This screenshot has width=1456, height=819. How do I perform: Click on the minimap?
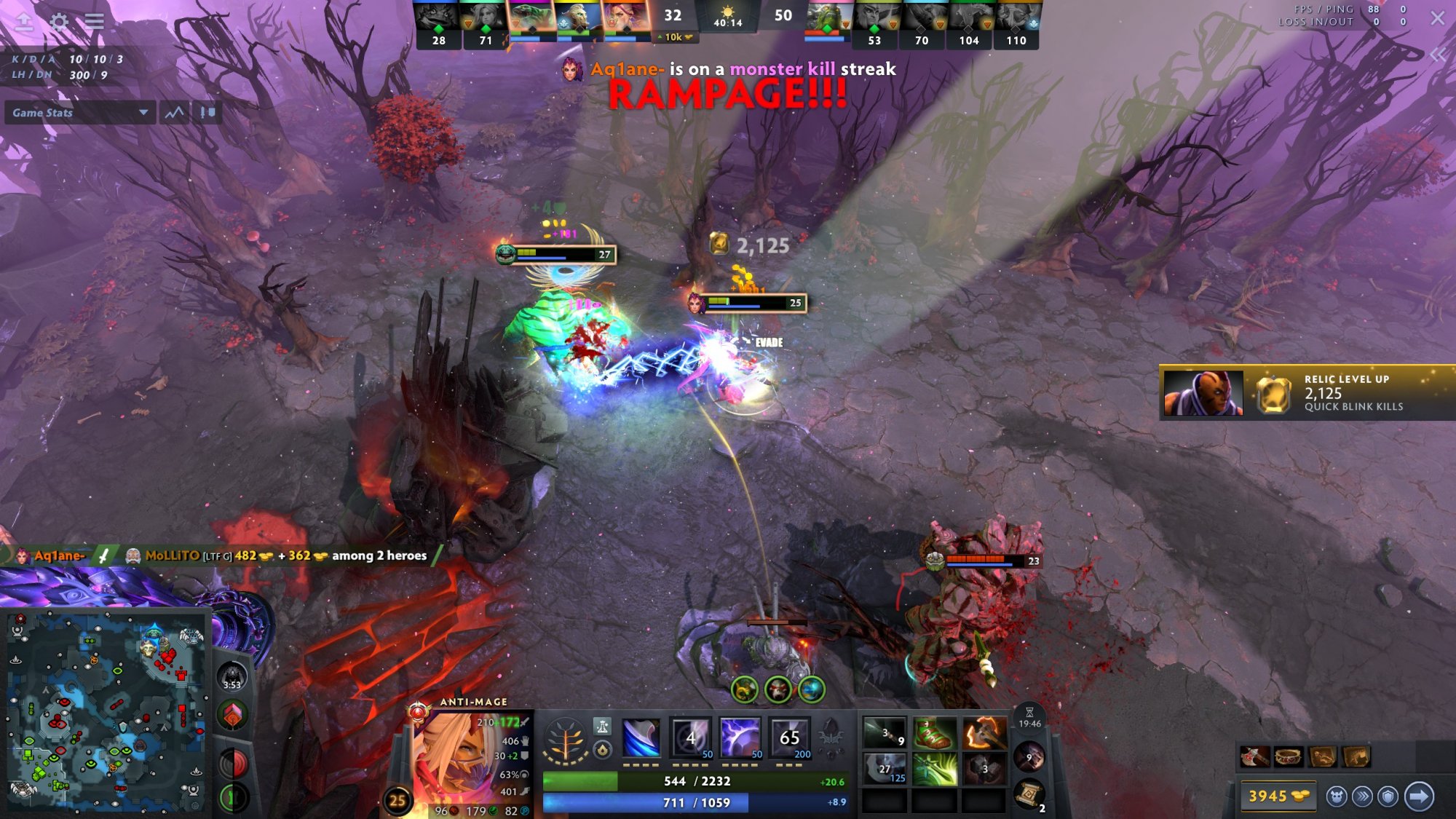(x=106, y=710)
